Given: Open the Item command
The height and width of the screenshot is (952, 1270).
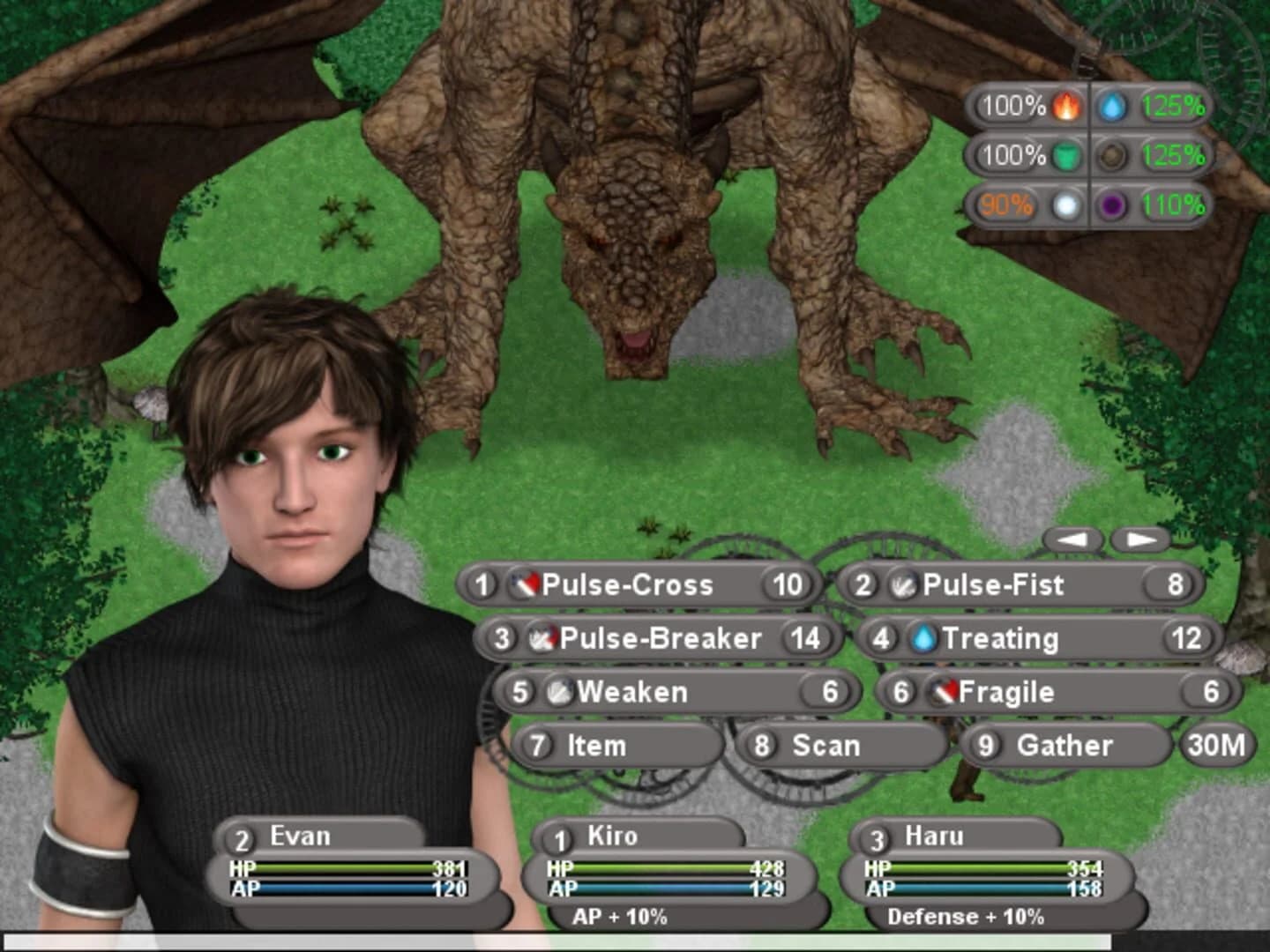Looking at the screenshot, I should (594, 745).
